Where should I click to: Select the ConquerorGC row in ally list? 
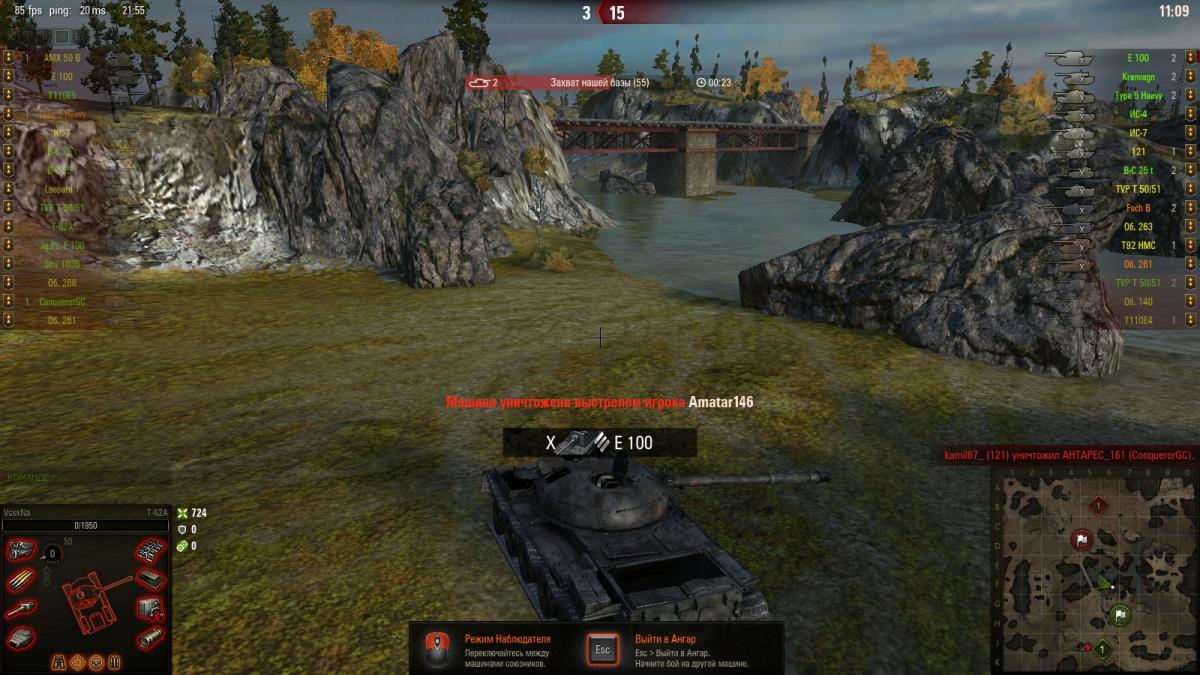pos(62,301)
